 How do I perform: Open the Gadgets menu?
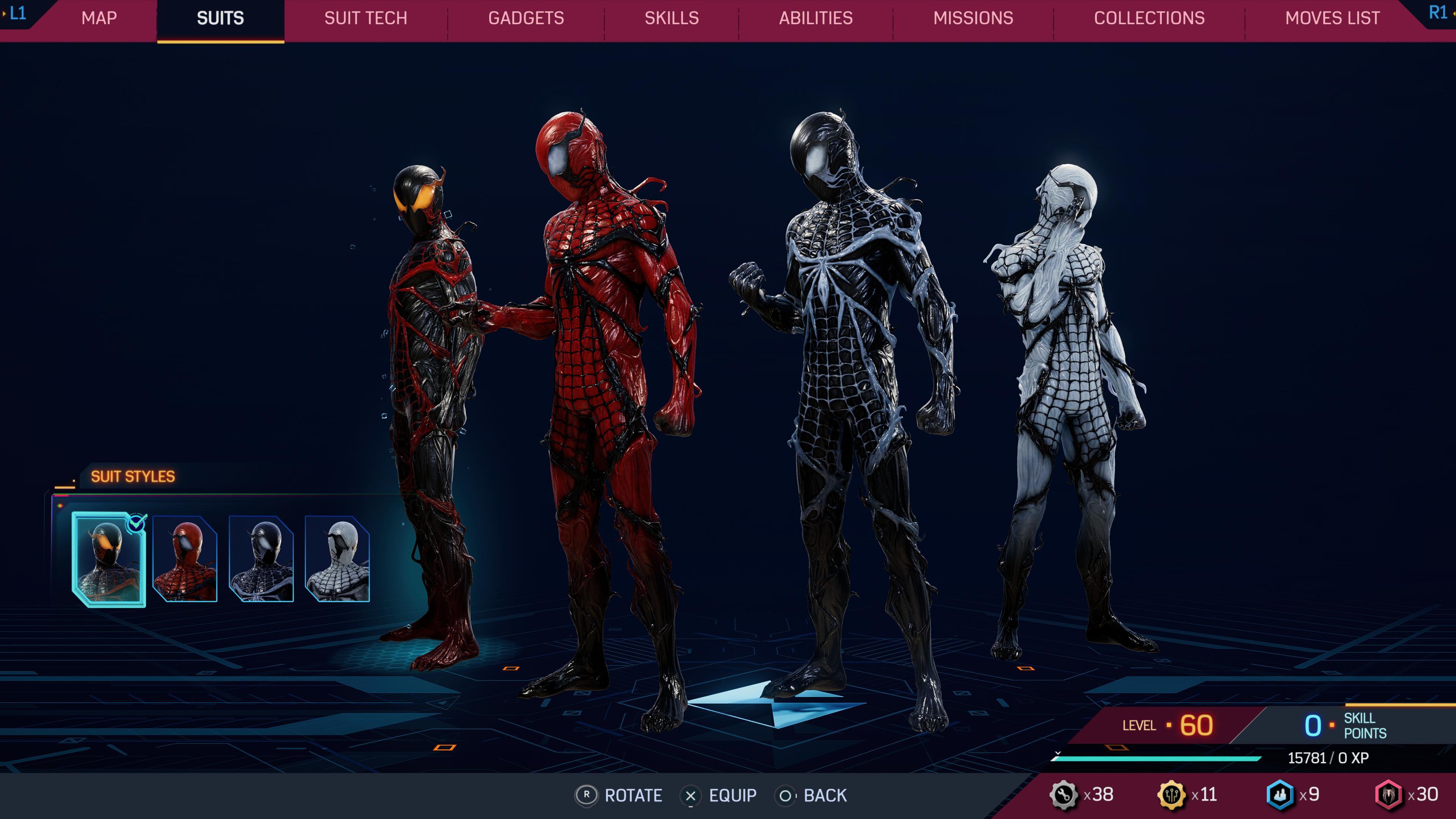[x=526, y=18]
